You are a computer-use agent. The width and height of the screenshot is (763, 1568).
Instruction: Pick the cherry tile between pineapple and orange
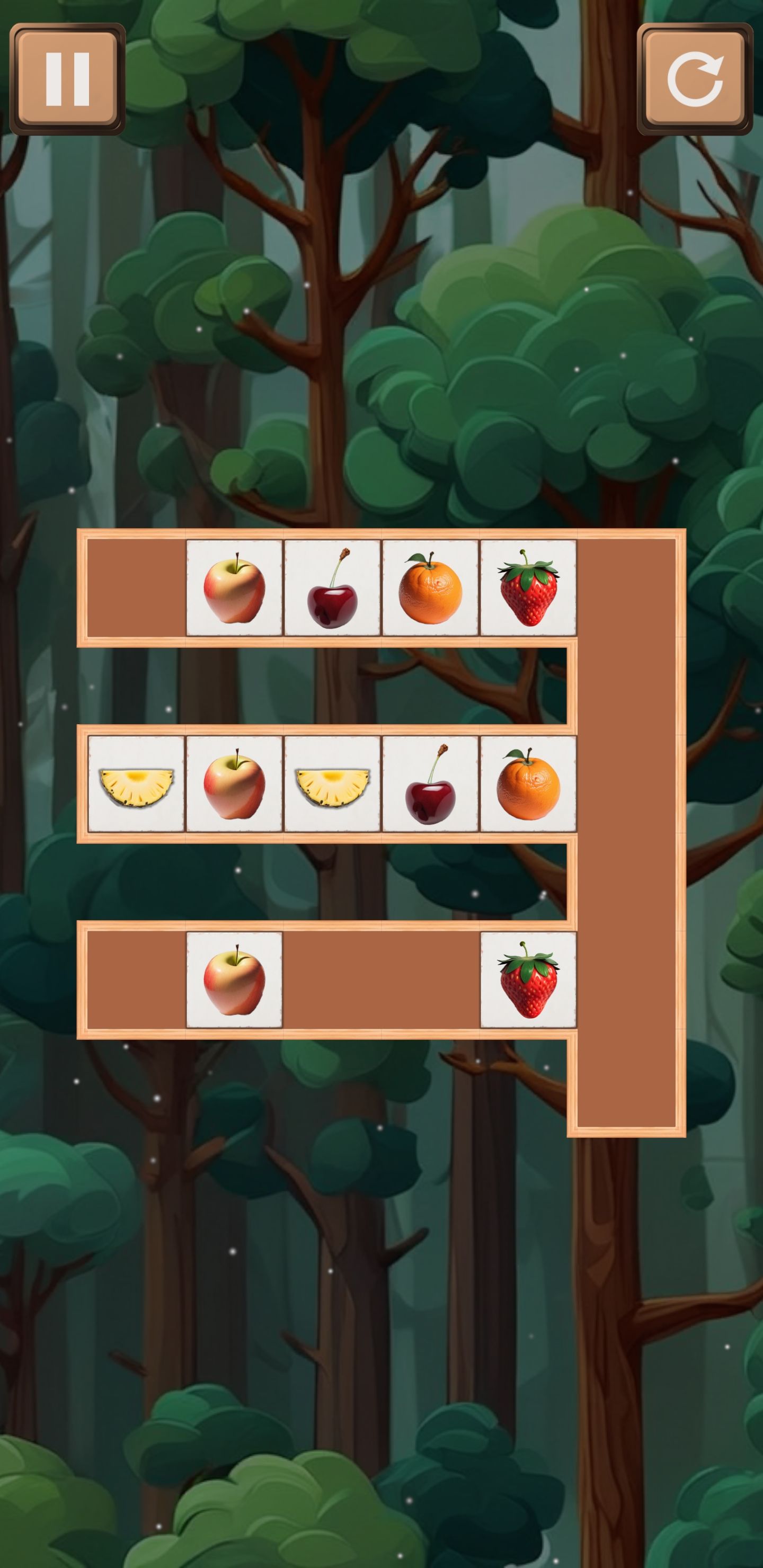tap(431, 783)
